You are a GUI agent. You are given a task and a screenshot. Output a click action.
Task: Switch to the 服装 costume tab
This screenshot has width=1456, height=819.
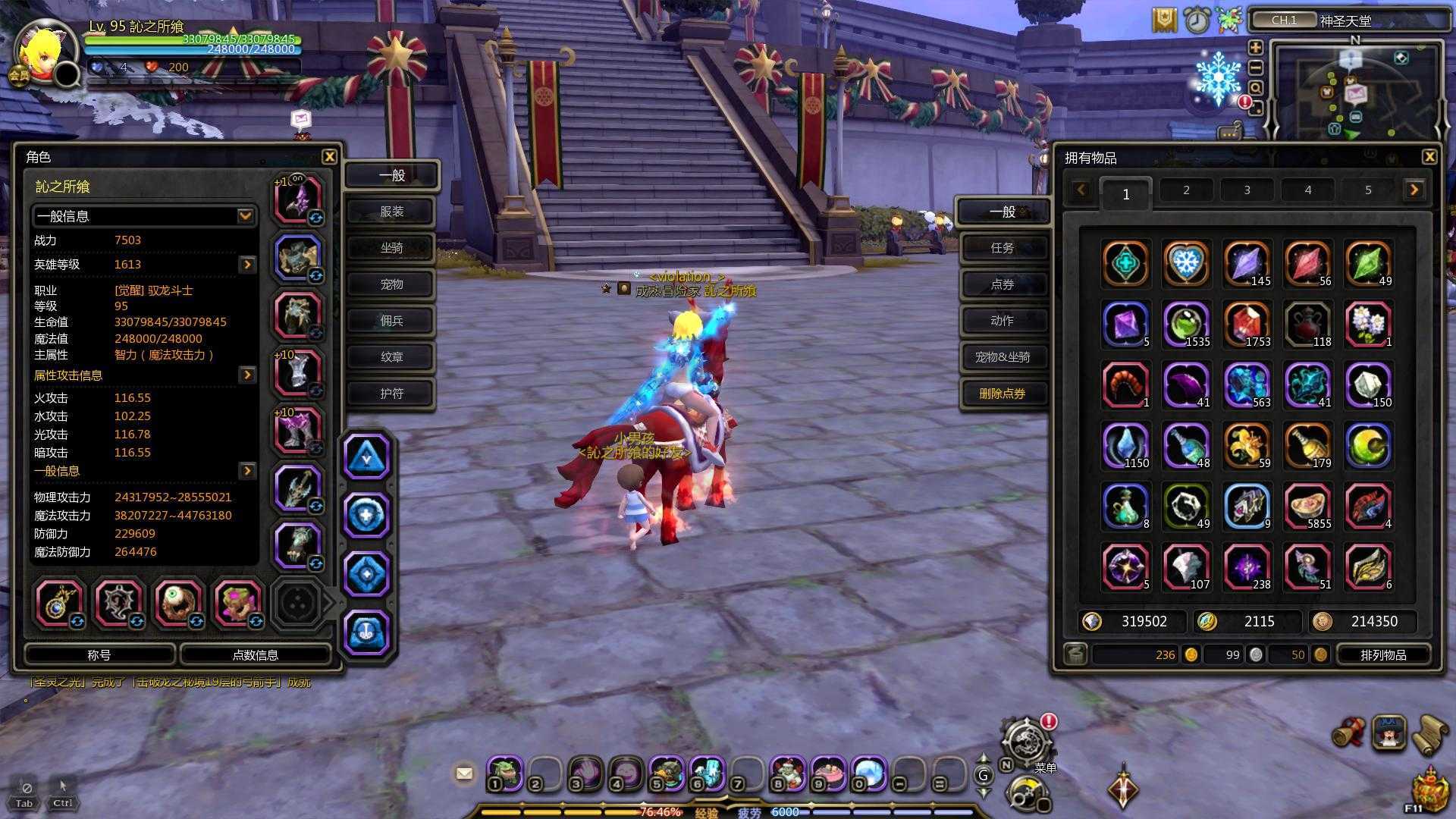click(x=391, y=212)
